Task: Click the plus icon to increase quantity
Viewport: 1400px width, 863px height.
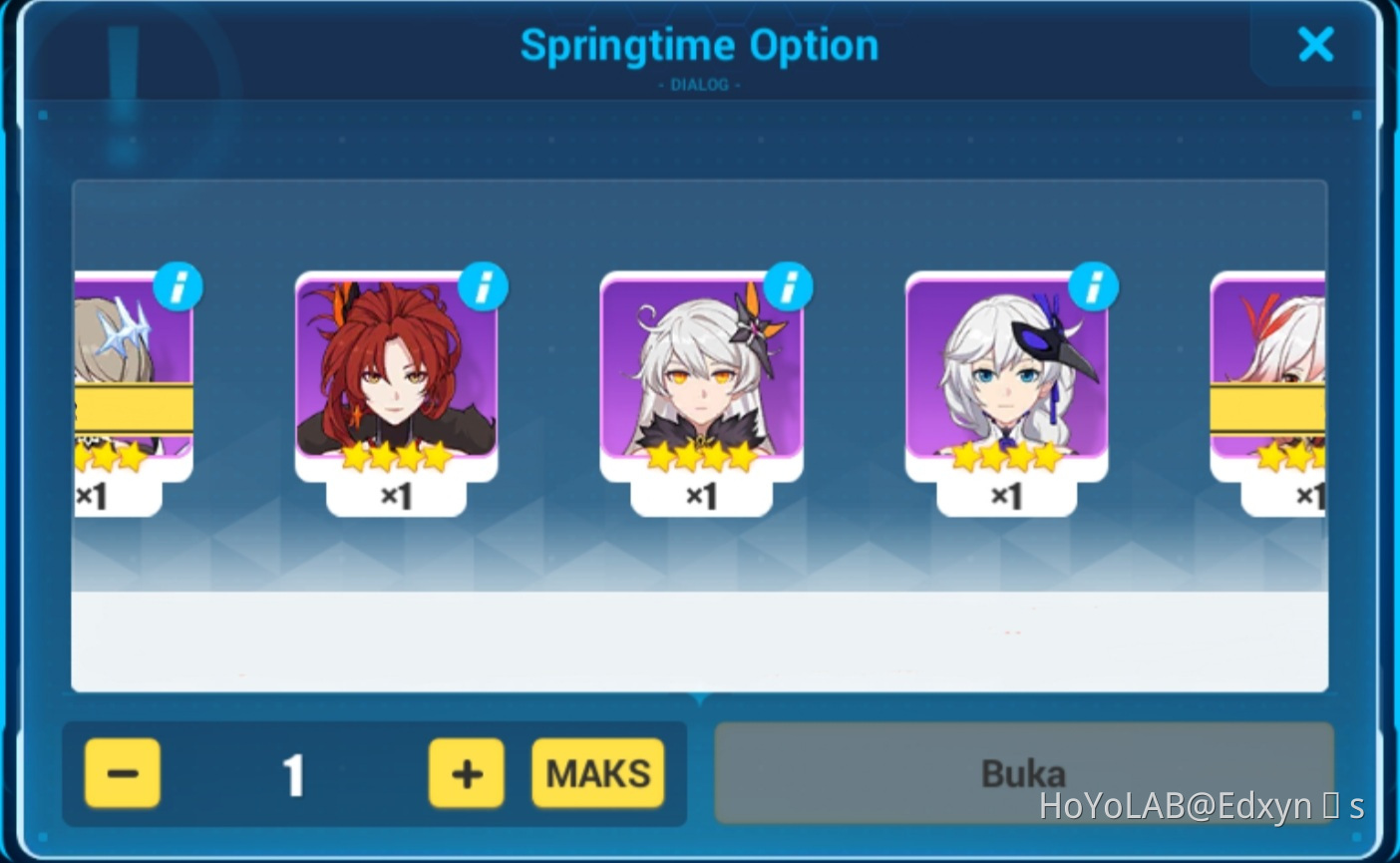Action: point(466,771)
